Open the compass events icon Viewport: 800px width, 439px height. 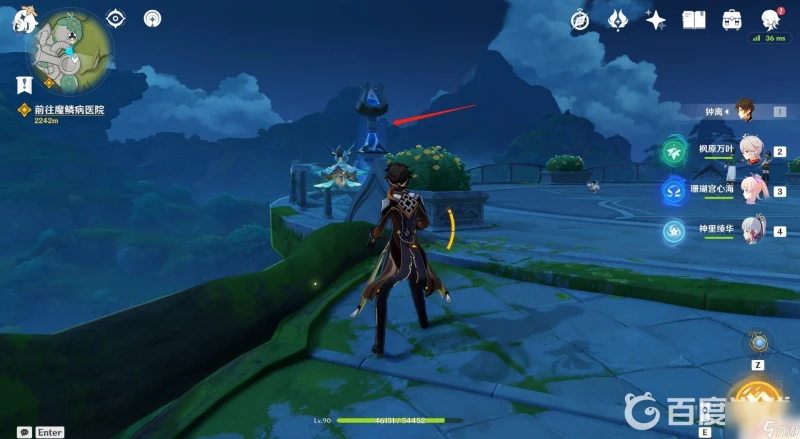pyautogui.click(x=581, y=19)
